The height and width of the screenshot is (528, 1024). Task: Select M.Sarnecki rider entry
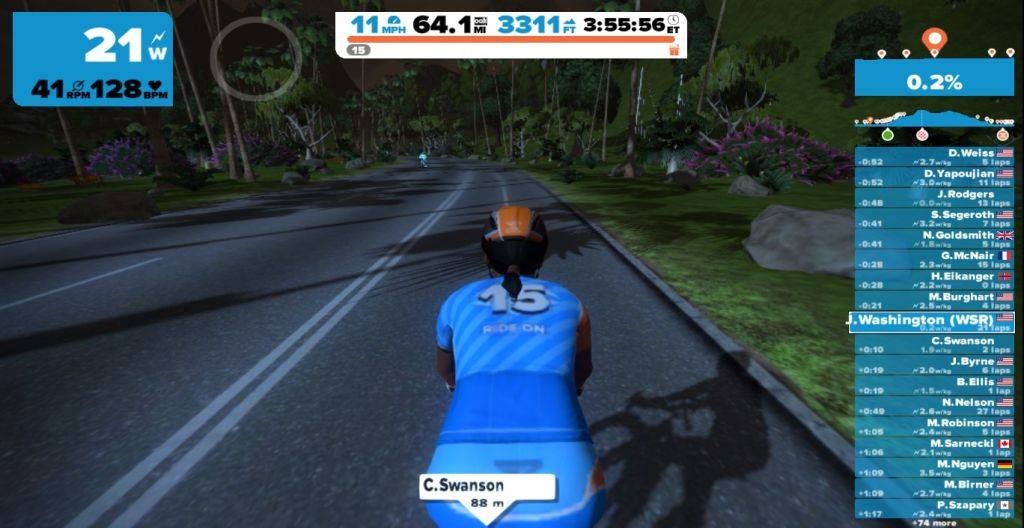[934, 447]
